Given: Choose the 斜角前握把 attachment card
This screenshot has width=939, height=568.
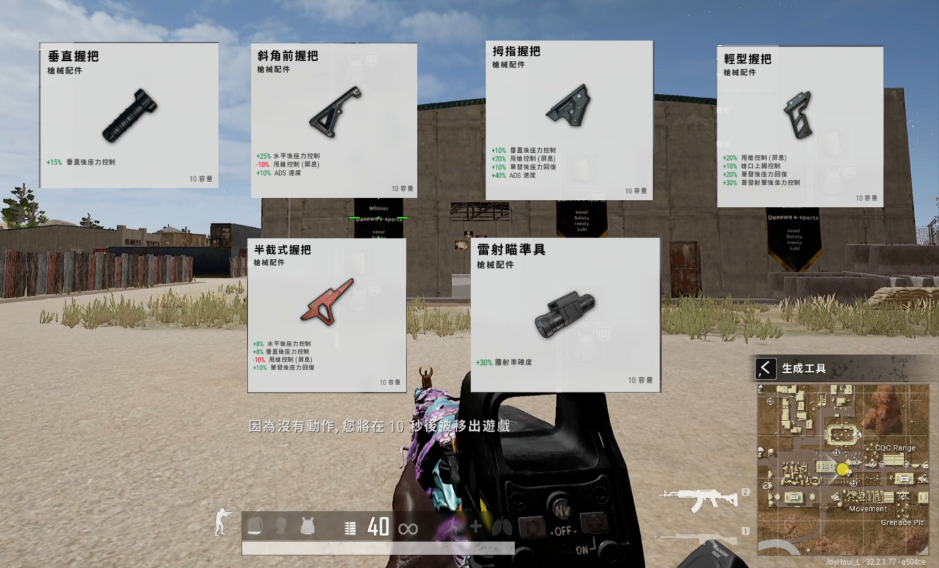Looking at the screenshot, I should tap(333, 120).
